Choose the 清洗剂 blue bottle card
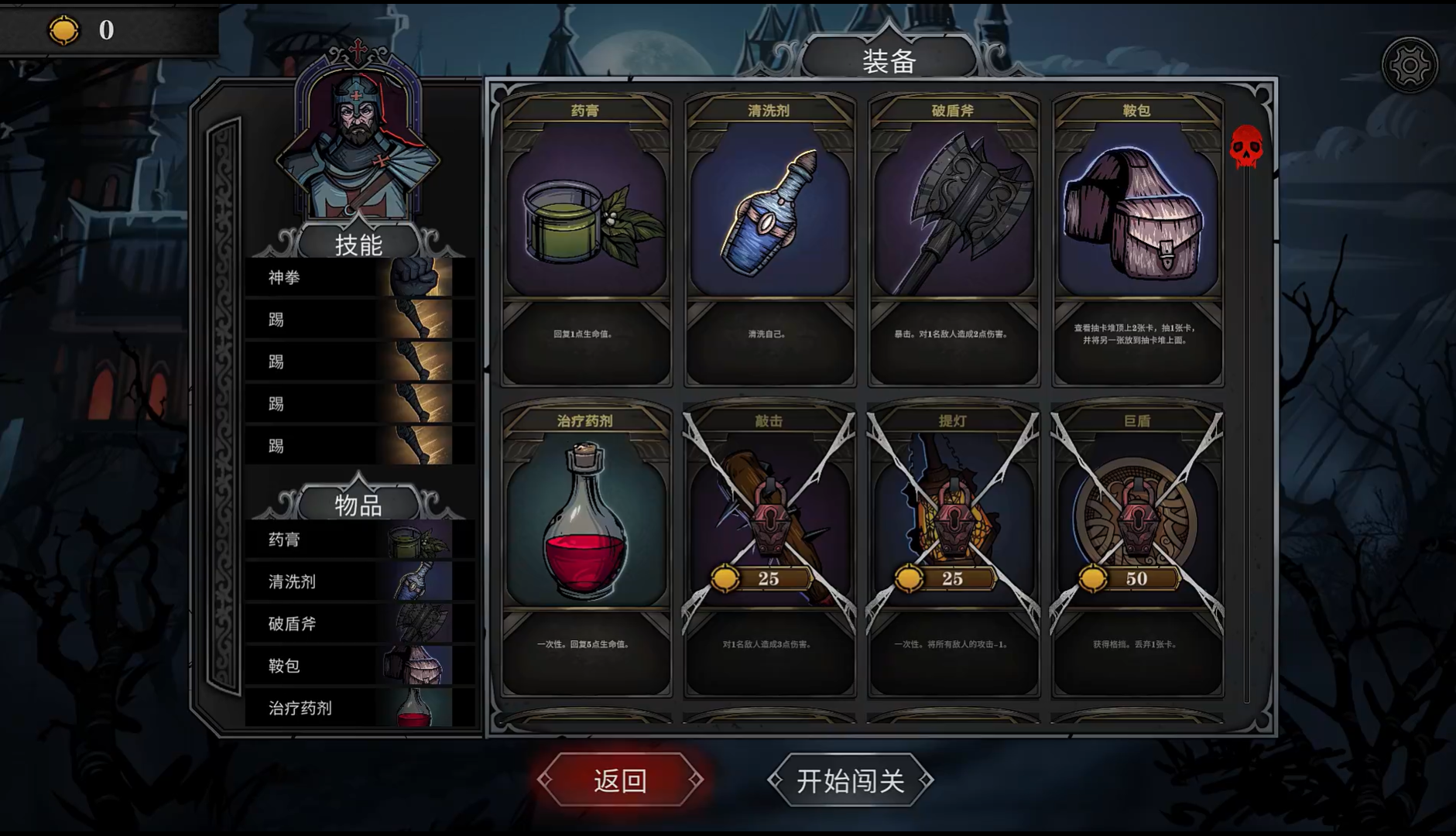Image resolution: width=1456 pixels, height=836 pixels. 769,240
